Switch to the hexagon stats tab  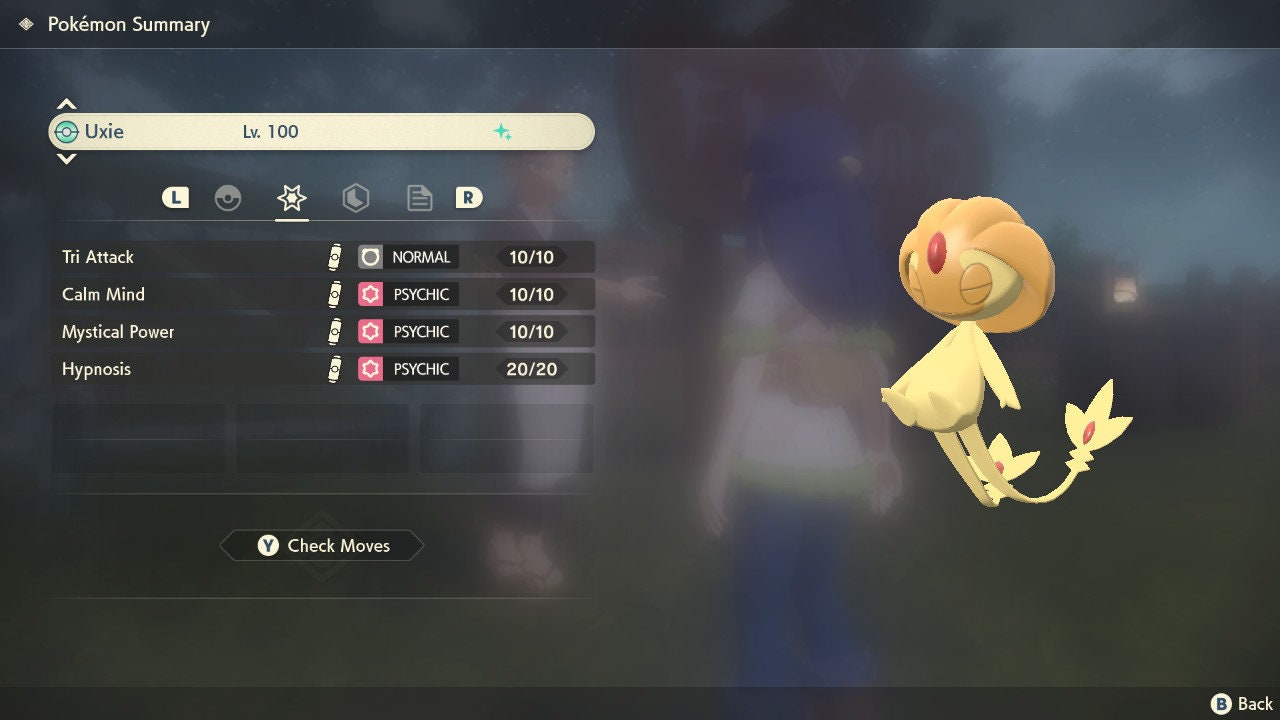[355, 198]
